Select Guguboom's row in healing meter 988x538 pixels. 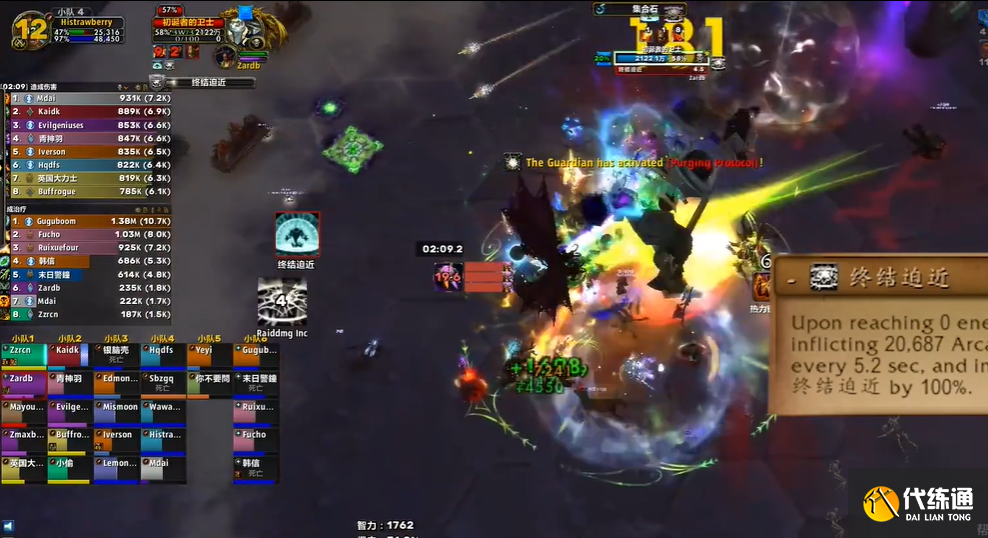(x=88, y=221)
